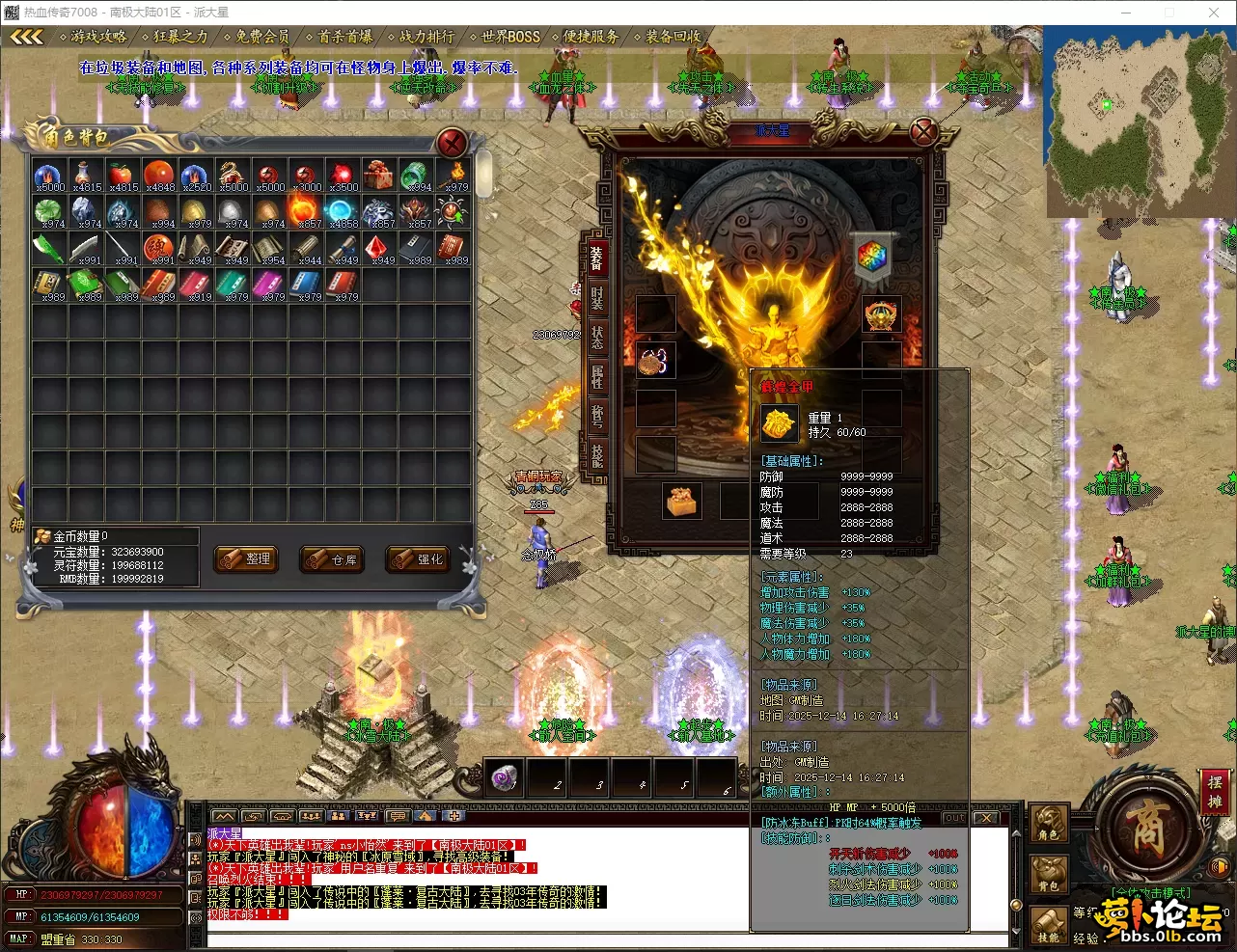Open the 世界BOSS menu entry
This screenshot has height=952, width=1237.
[510, 37]
